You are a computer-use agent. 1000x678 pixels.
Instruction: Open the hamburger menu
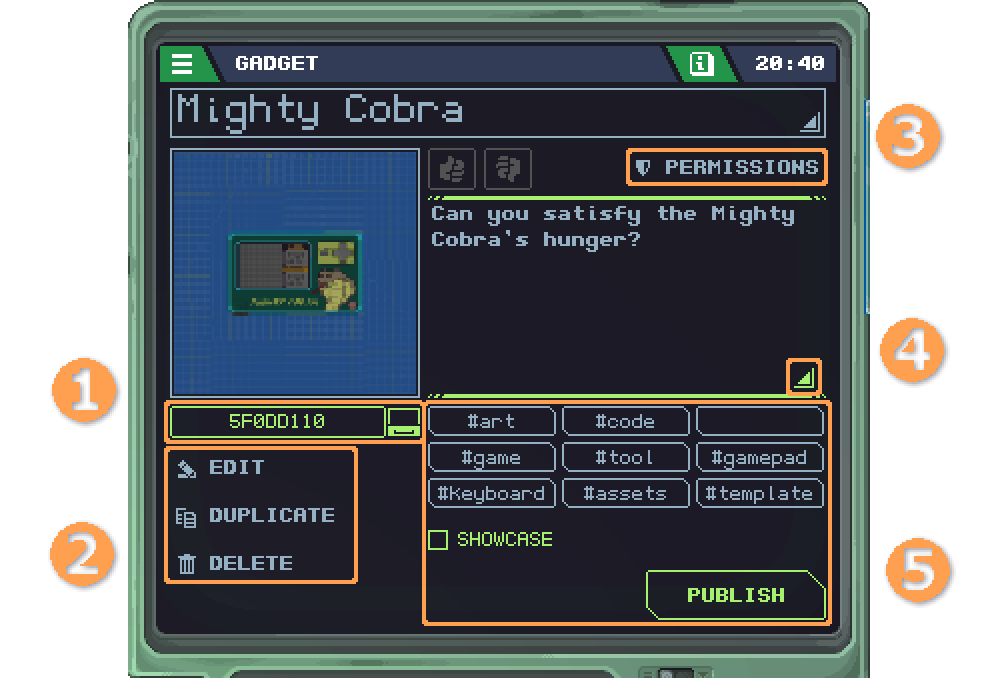click(x=182, y=64)
